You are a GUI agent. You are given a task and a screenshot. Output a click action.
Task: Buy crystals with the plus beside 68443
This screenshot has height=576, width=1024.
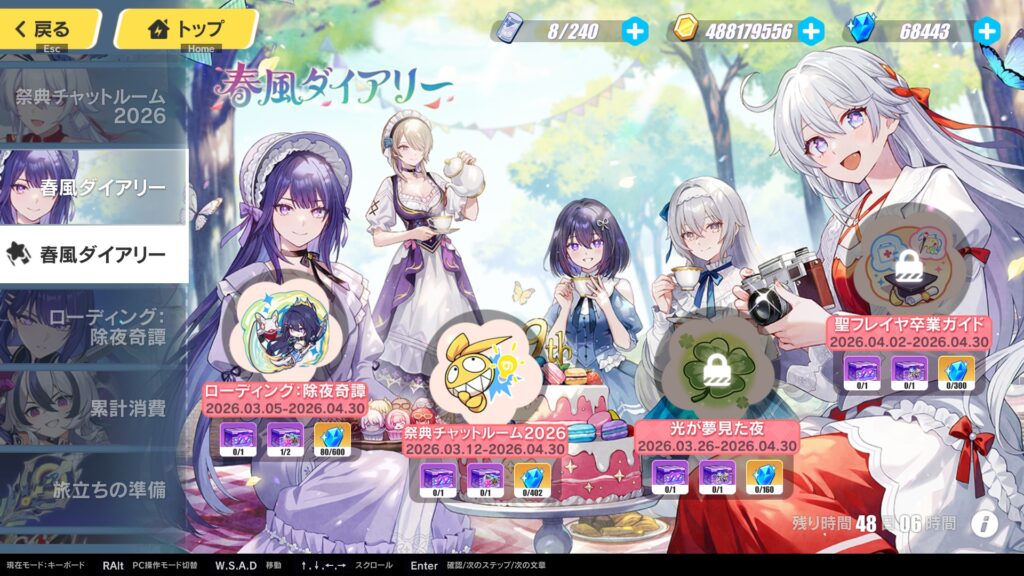(987, 31)
